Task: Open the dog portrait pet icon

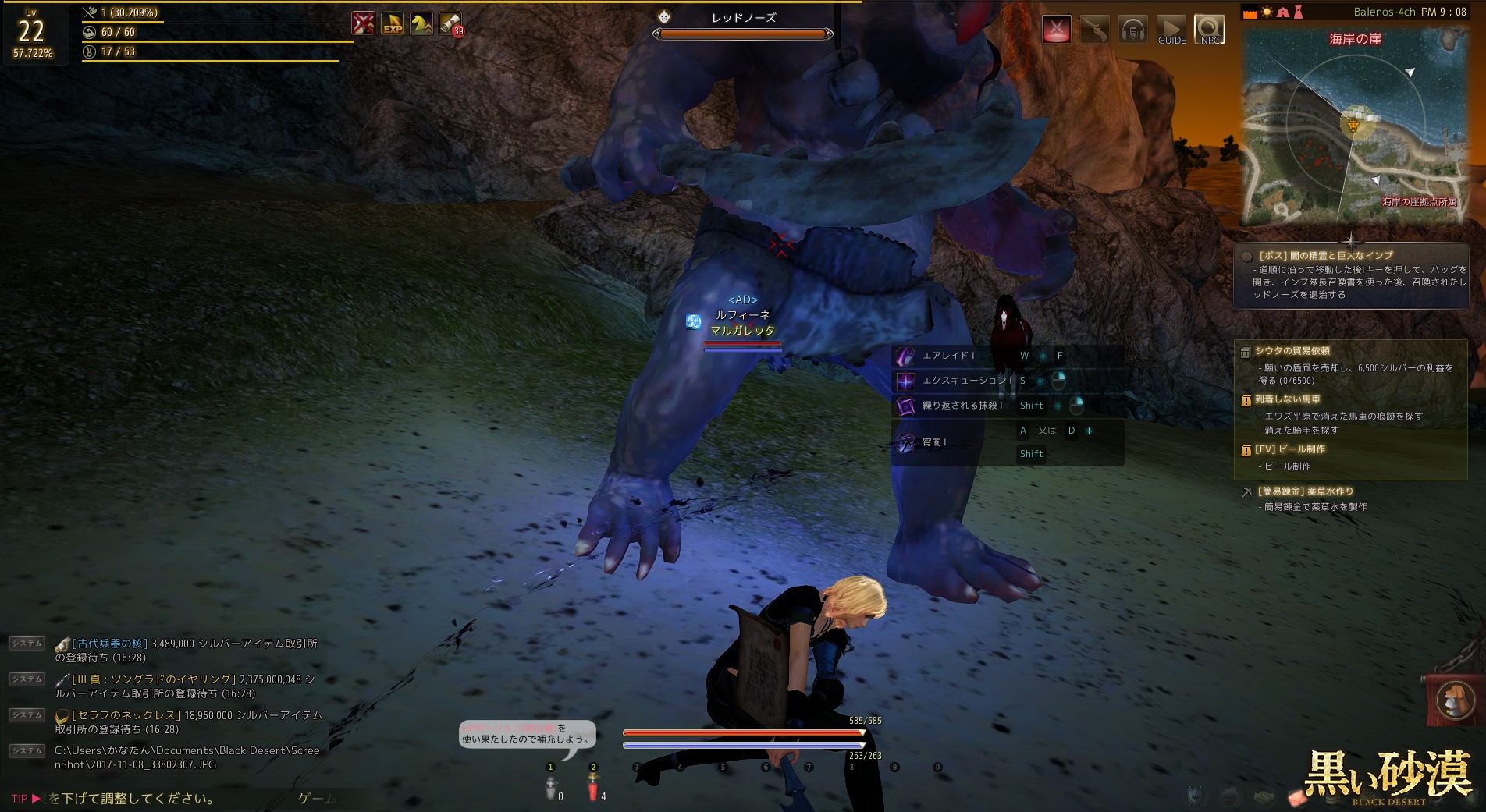Action: [1453, 698]
